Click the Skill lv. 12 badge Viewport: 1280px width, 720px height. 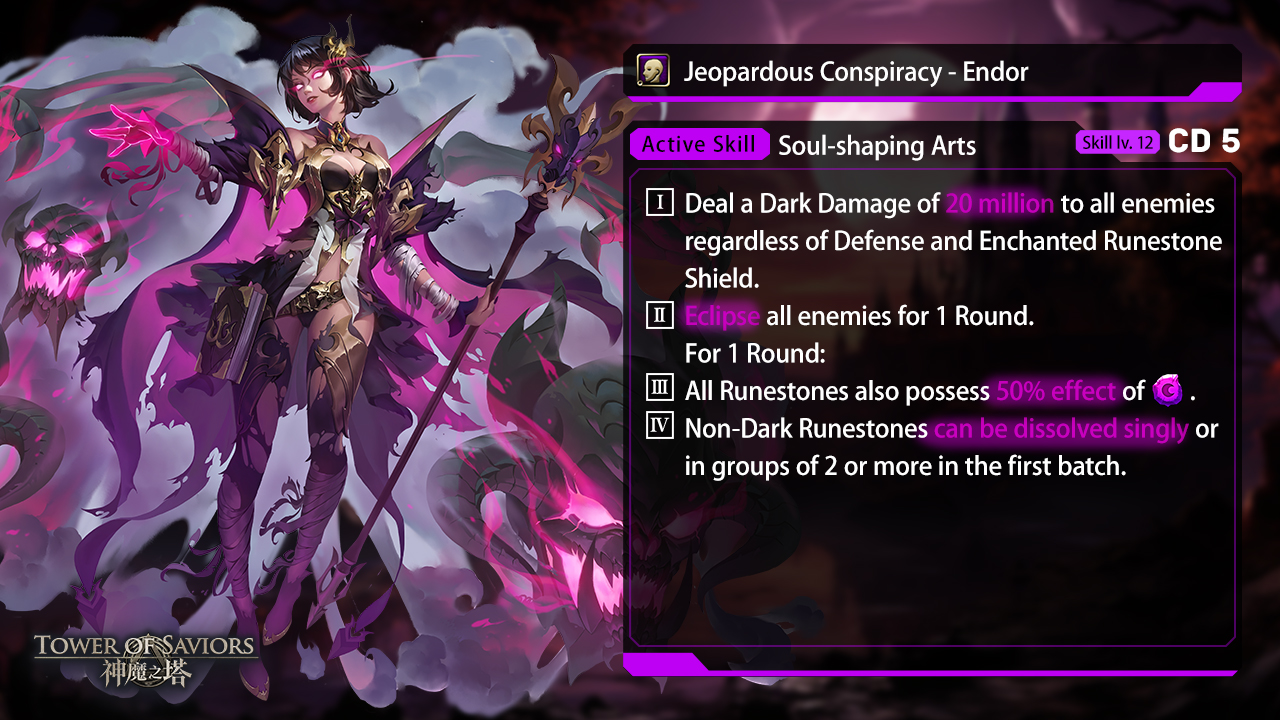(1118, 143)
